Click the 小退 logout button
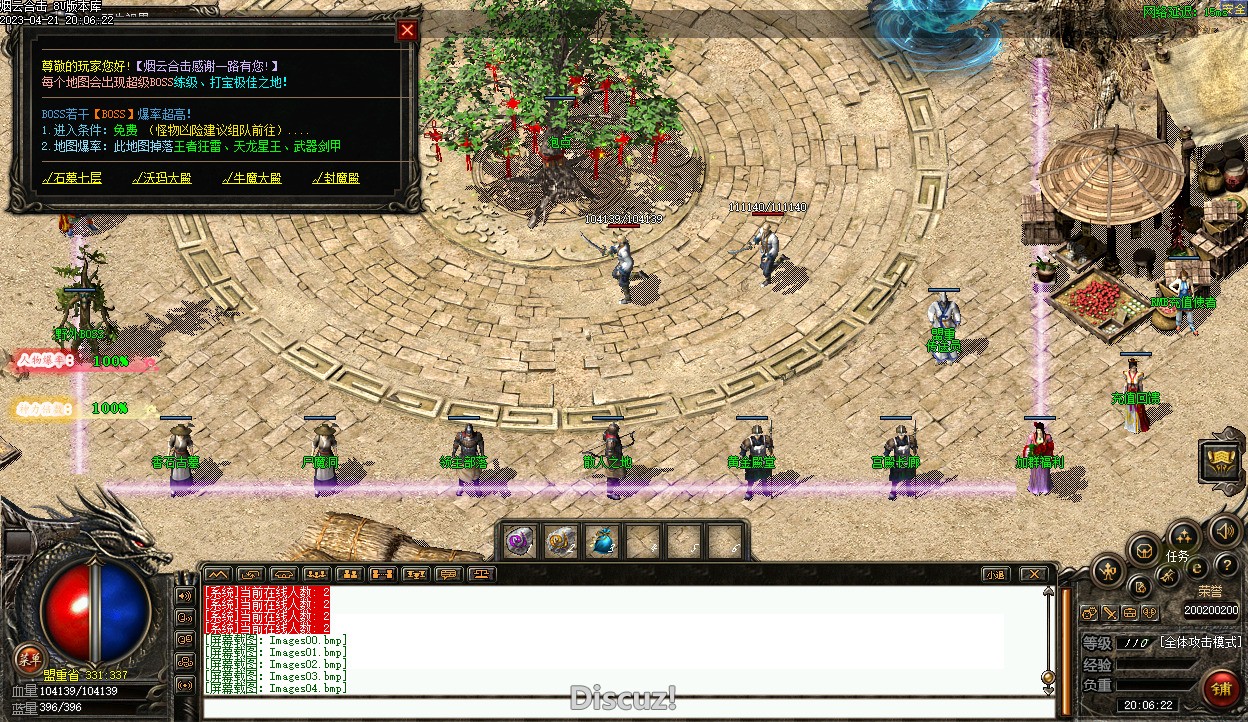1248x722 pixels. point(994,574)
